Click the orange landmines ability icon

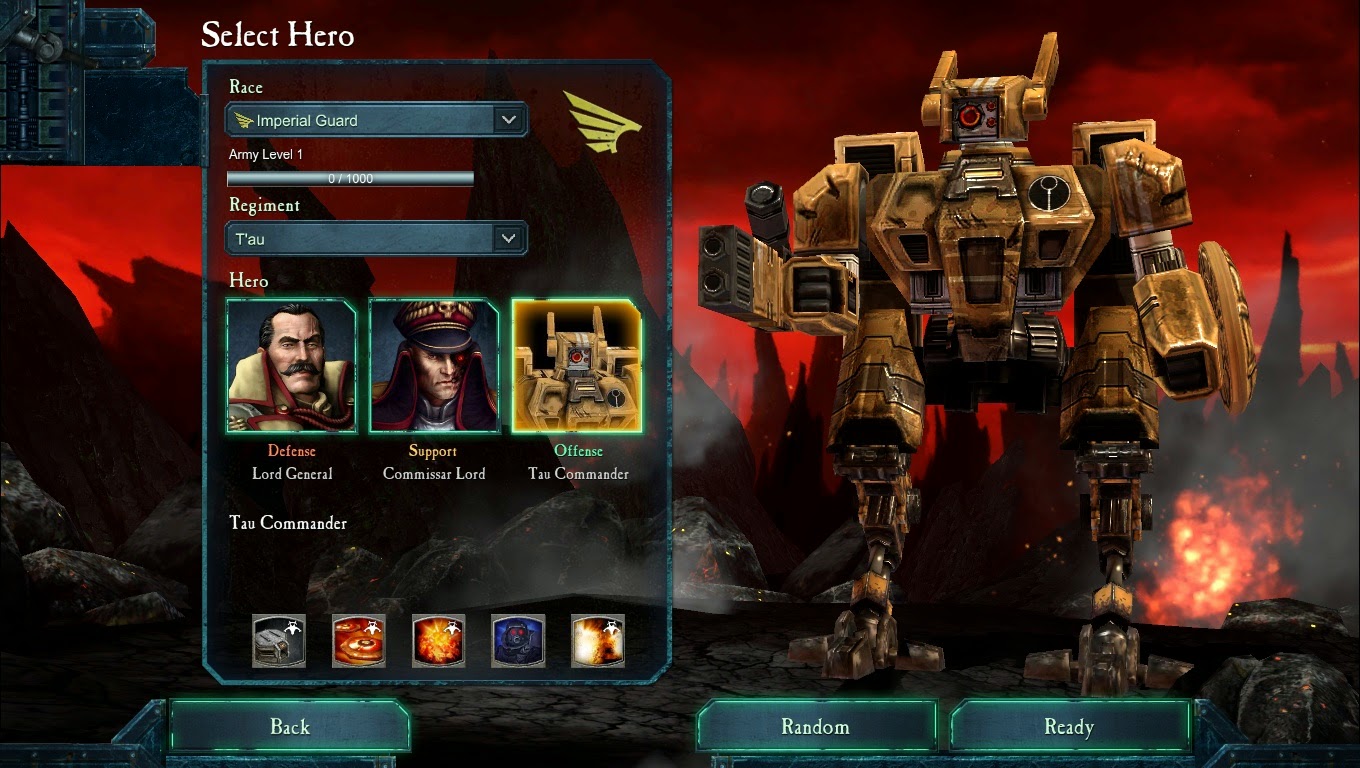[359, 640]
